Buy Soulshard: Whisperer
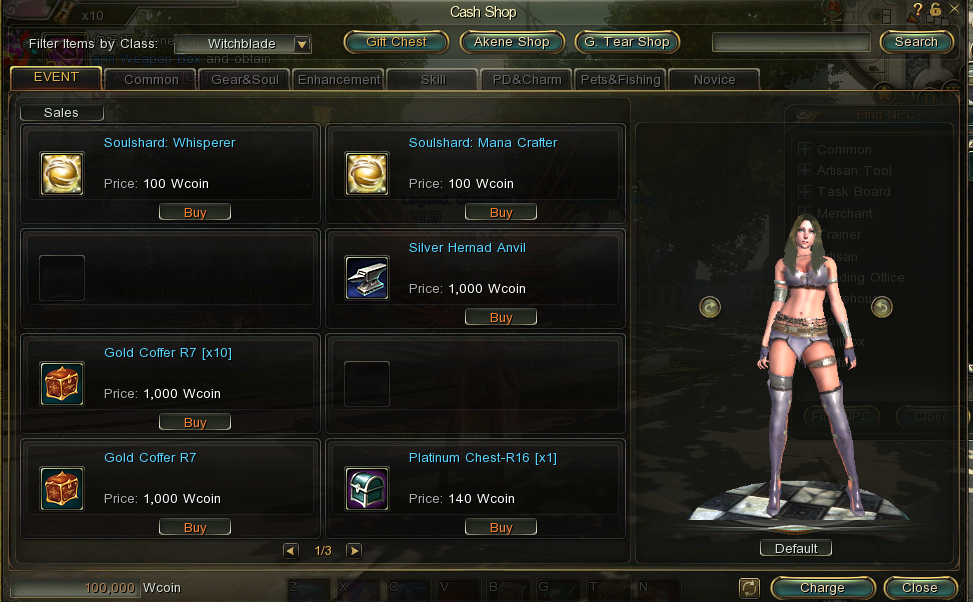 (195, 212)
